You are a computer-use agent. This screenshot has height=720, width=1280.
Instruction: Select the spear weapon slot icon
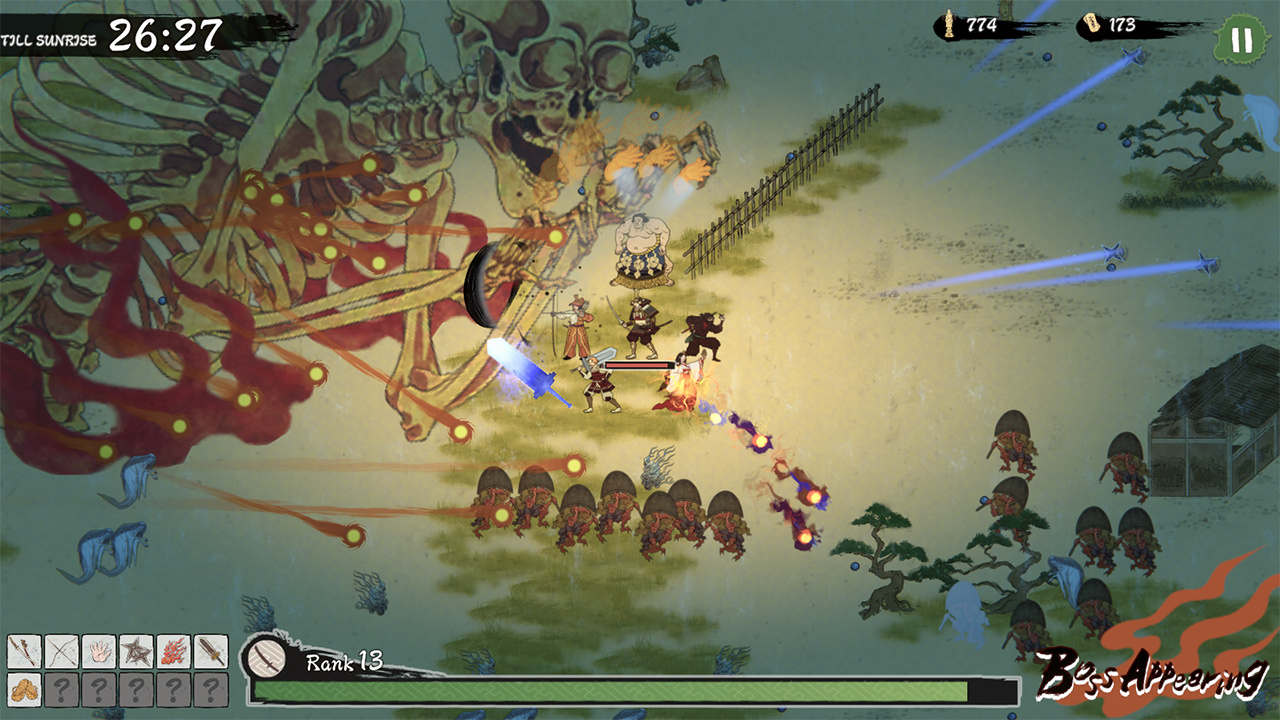(24, 650)
